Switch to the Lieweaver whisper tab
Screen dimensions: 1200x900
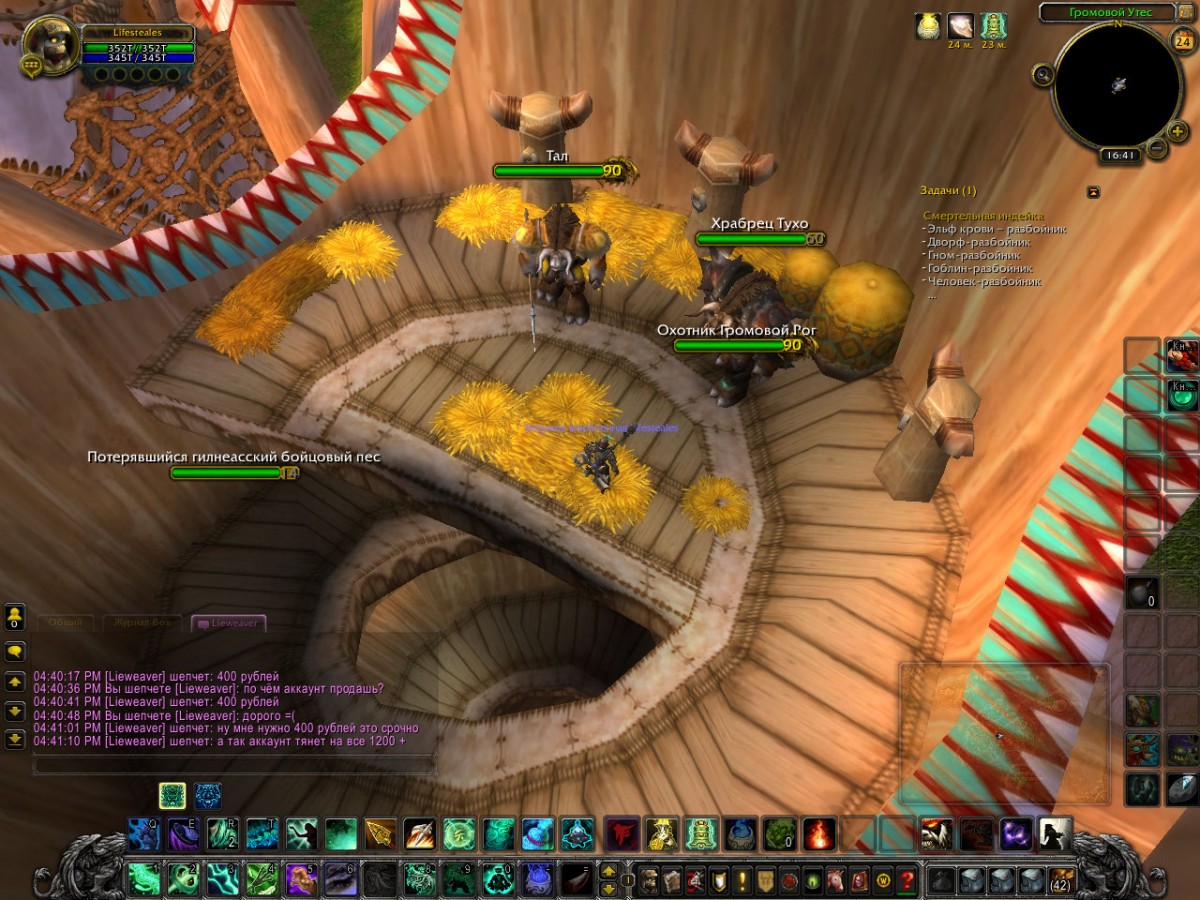(229, 623)
